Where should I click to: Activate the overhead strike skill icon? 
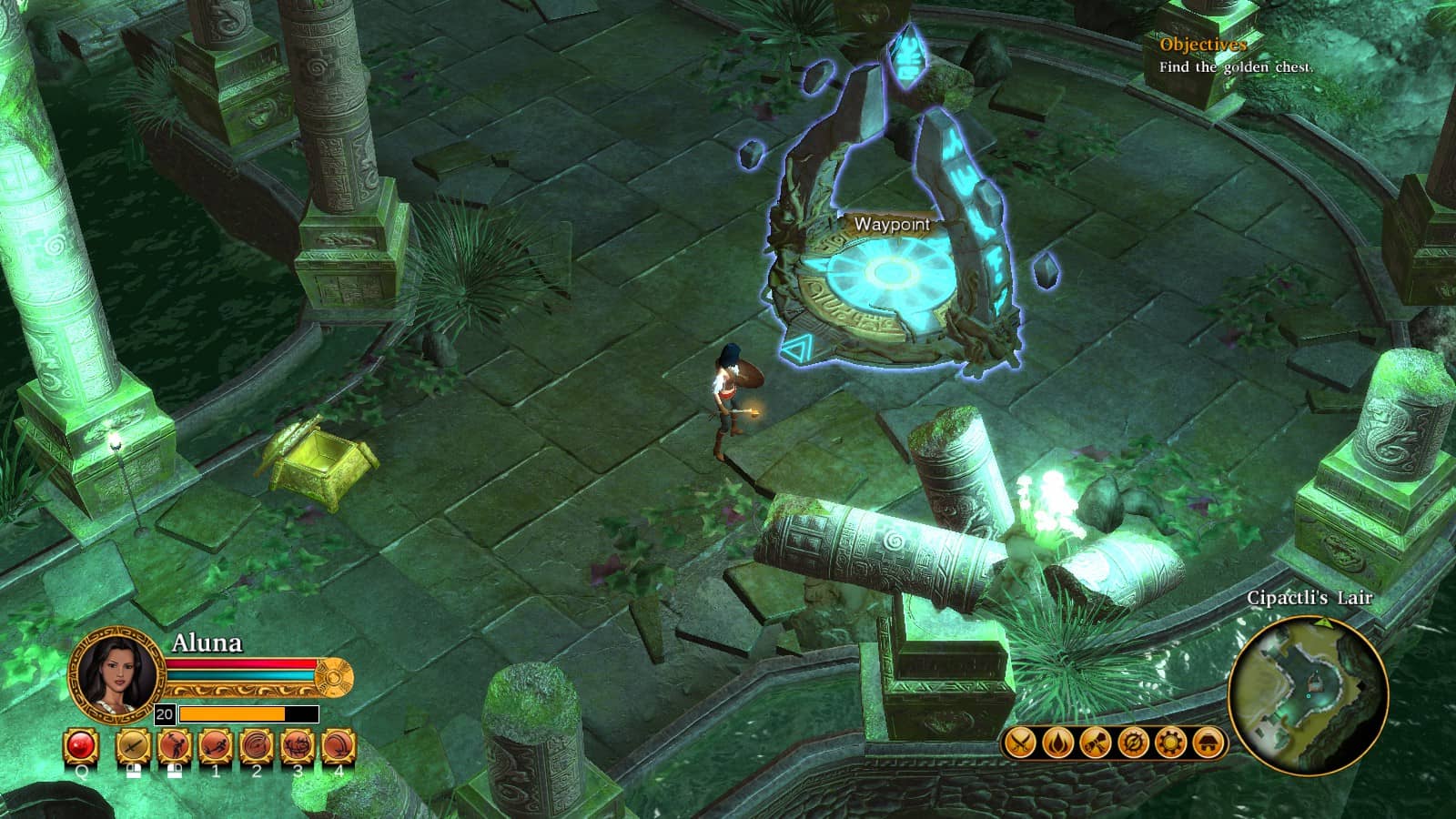coord(174,747)
